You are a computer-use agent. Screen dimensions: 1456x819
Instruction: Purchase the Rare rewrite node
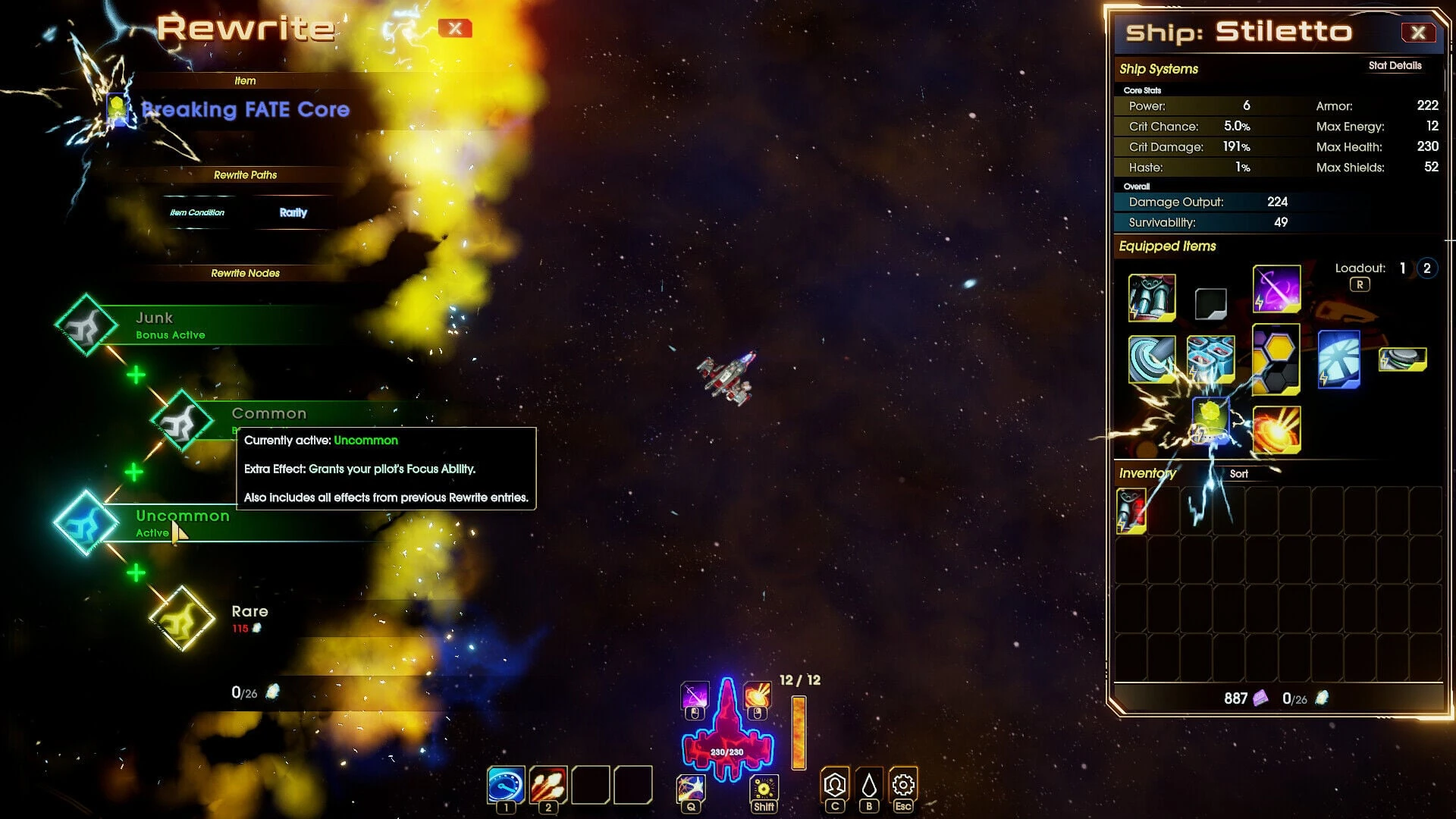(x=182, y=619)
